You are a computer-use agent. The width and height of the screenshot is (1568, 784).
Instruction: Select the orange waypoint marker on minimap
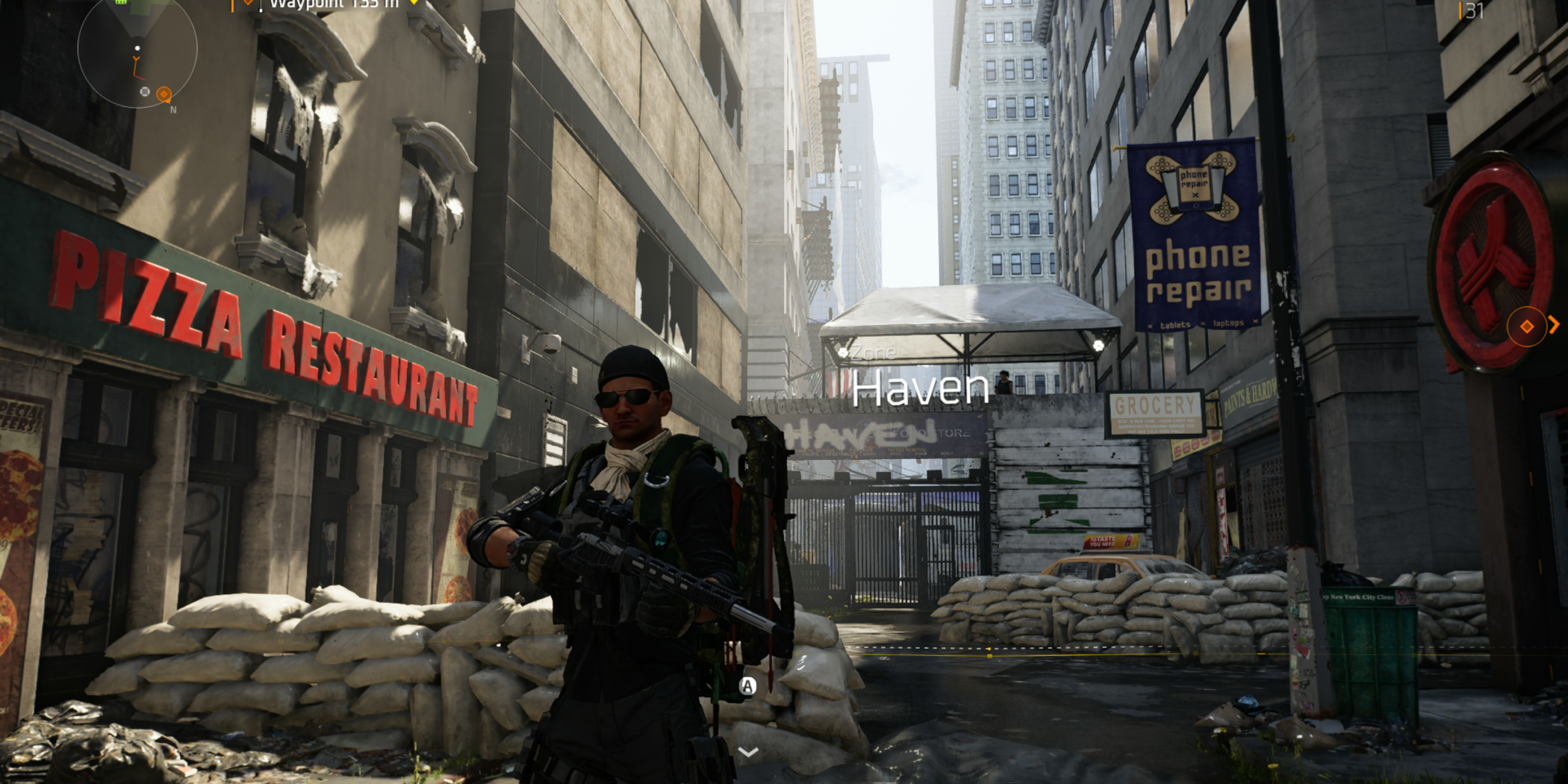pos(164,94)
